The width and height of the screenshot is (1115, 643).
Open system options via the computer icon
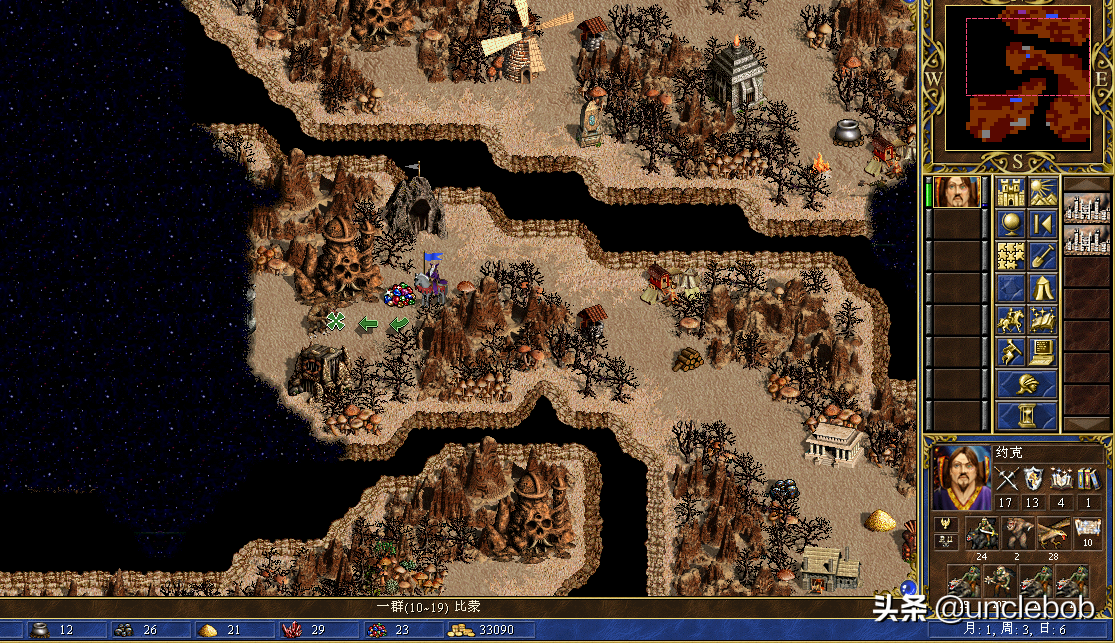pos(1043,352)
